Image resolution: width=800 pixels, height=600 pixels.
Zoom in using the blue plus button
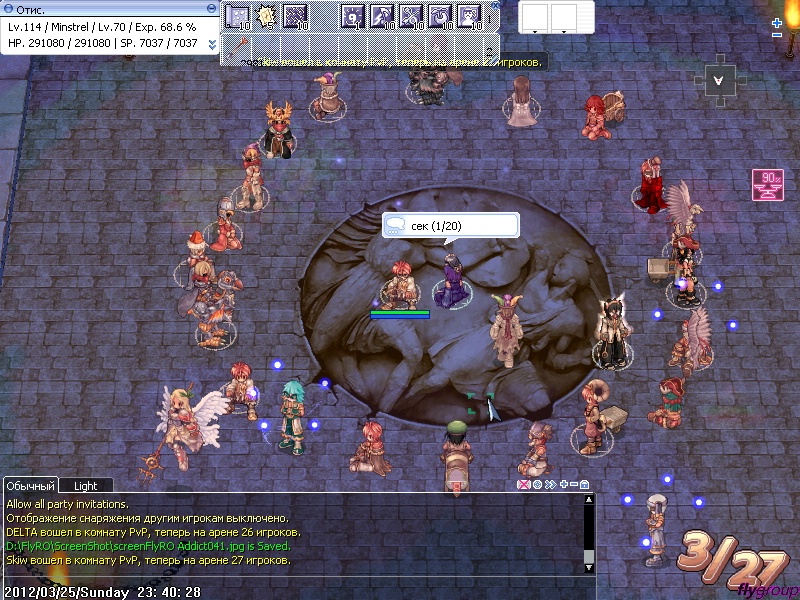(x=777, y=22)
